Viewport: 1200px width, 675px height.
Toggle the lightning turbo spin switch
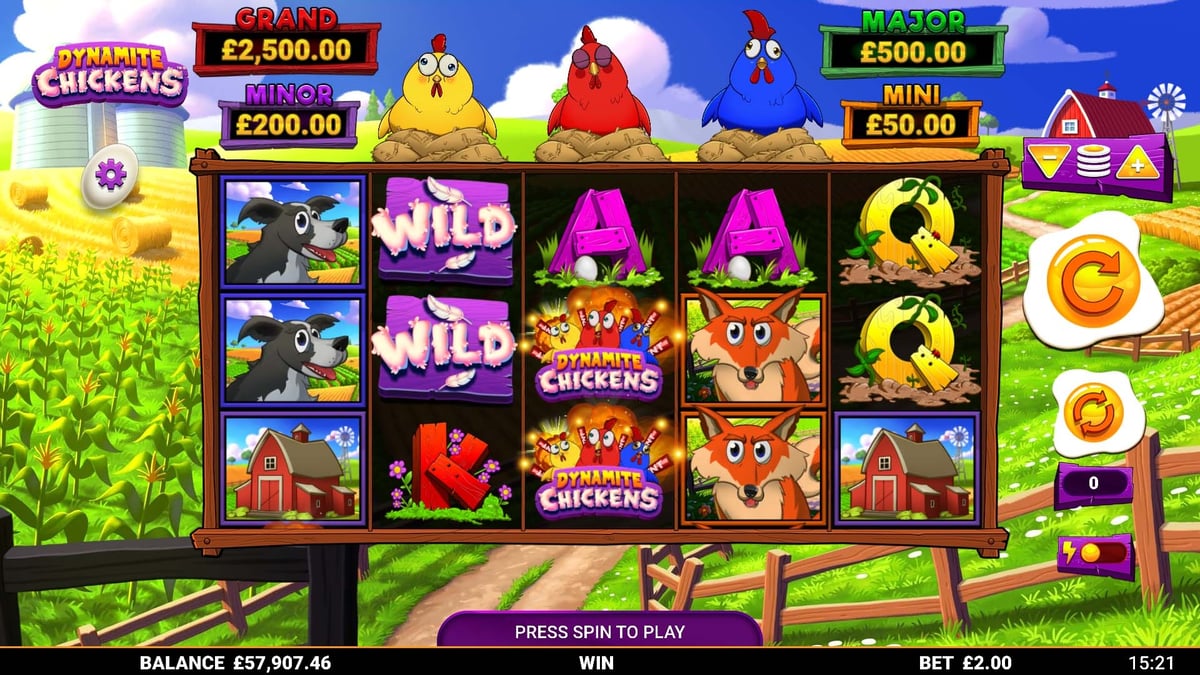[1095, 555]
